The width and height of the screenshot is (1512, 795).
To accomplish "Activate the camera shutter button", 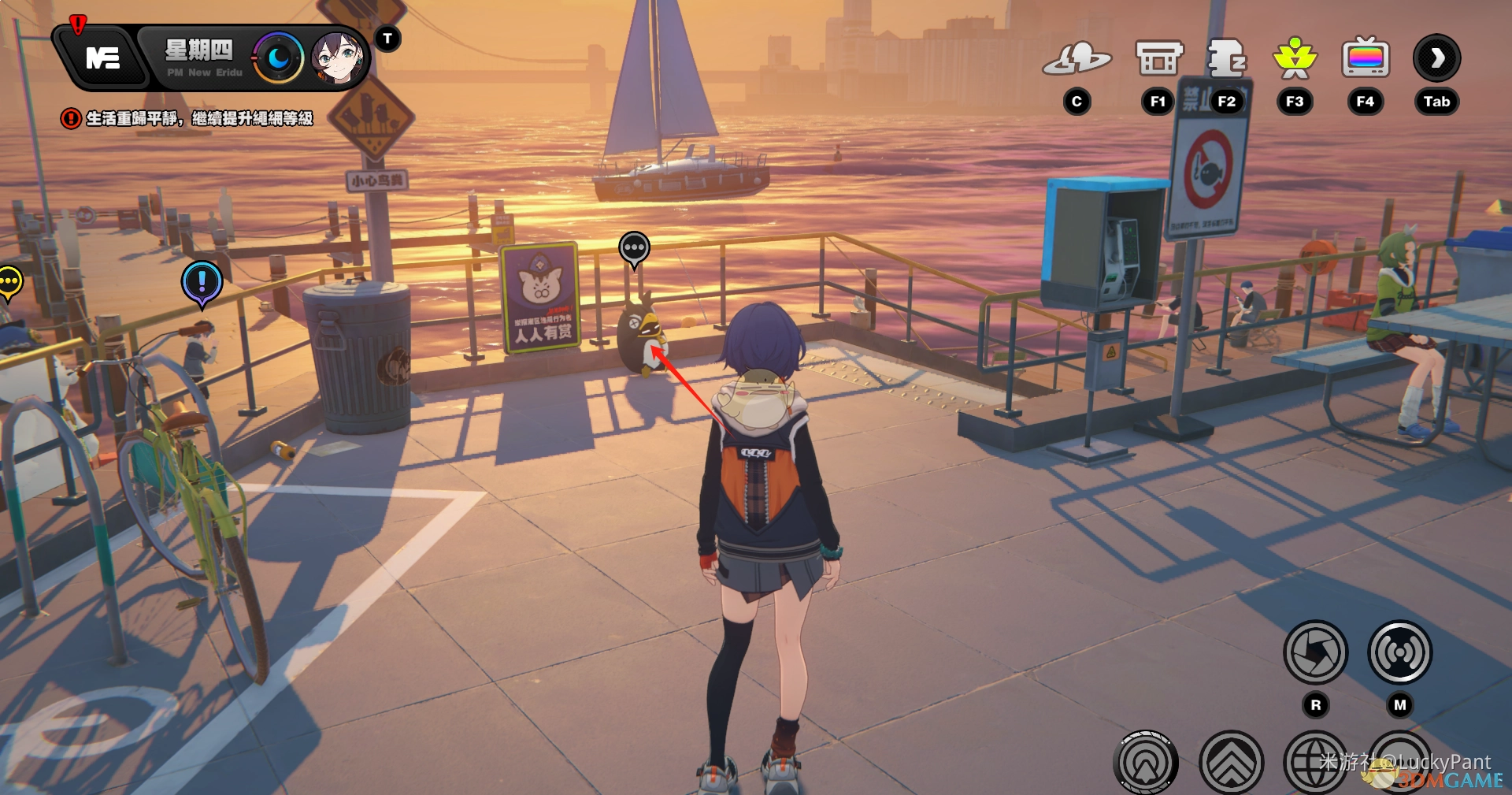I will 1315,652.
